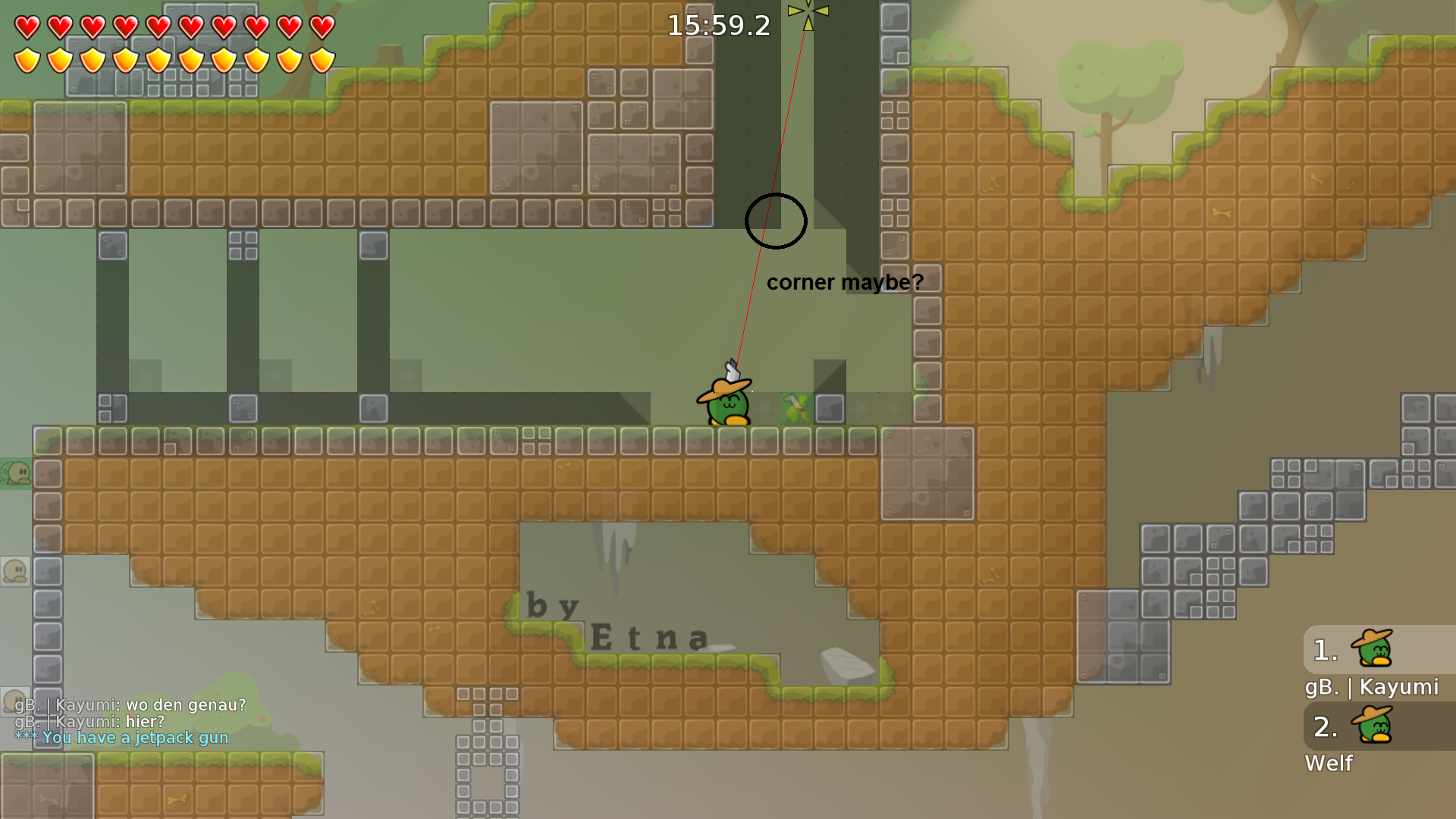Image resolution: width=1456 pixels, height=819 pixels.
Task: Select the scoreboard row for first place Kayumi
Action: [x=1376, y=664]
